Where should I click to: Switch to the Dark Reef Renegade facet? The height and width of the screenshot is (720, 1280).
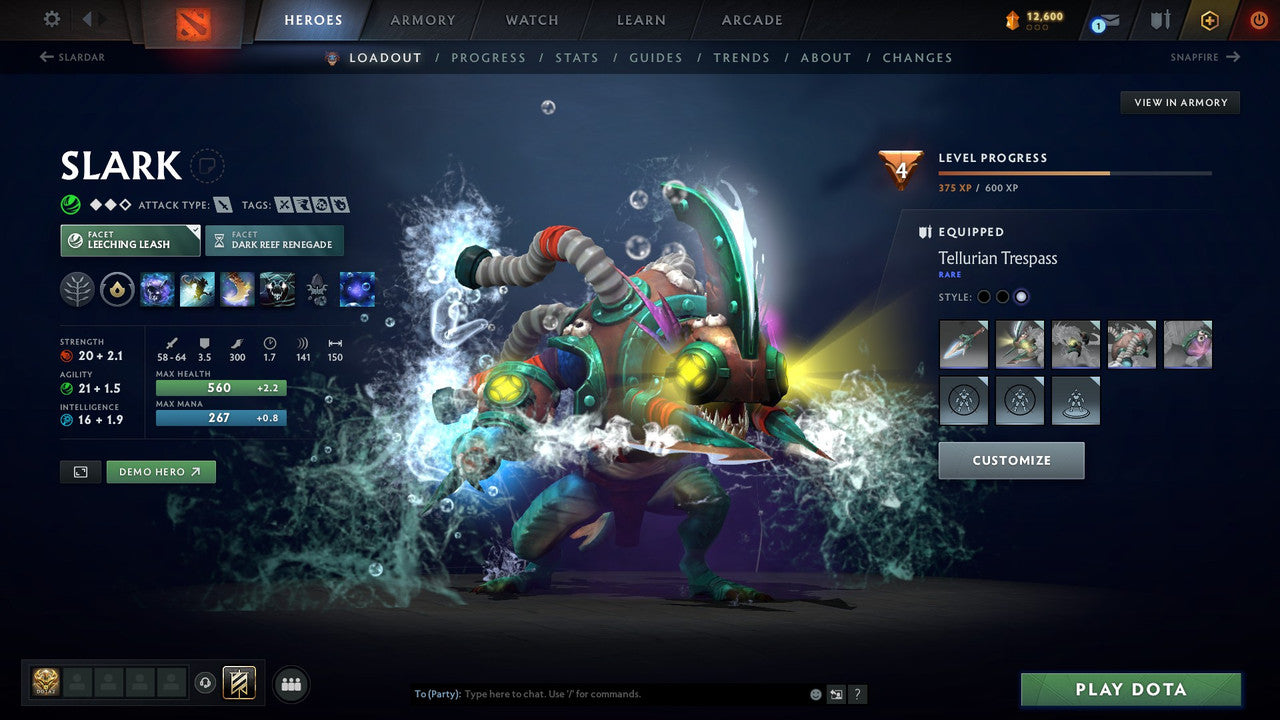coord(274,240)
